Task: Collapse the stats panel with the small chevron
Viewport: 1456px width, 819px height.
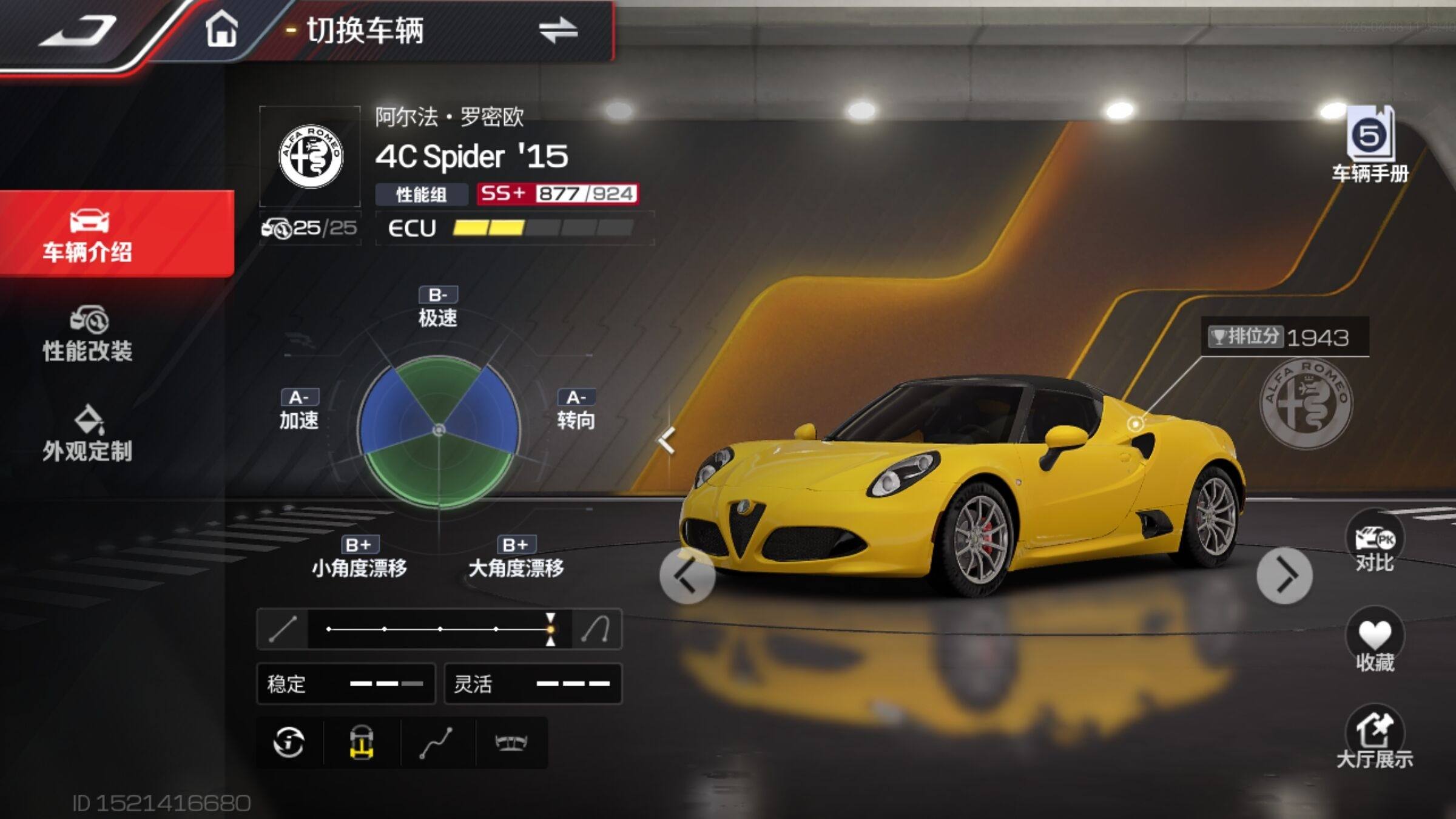Action: pos(667,440)
